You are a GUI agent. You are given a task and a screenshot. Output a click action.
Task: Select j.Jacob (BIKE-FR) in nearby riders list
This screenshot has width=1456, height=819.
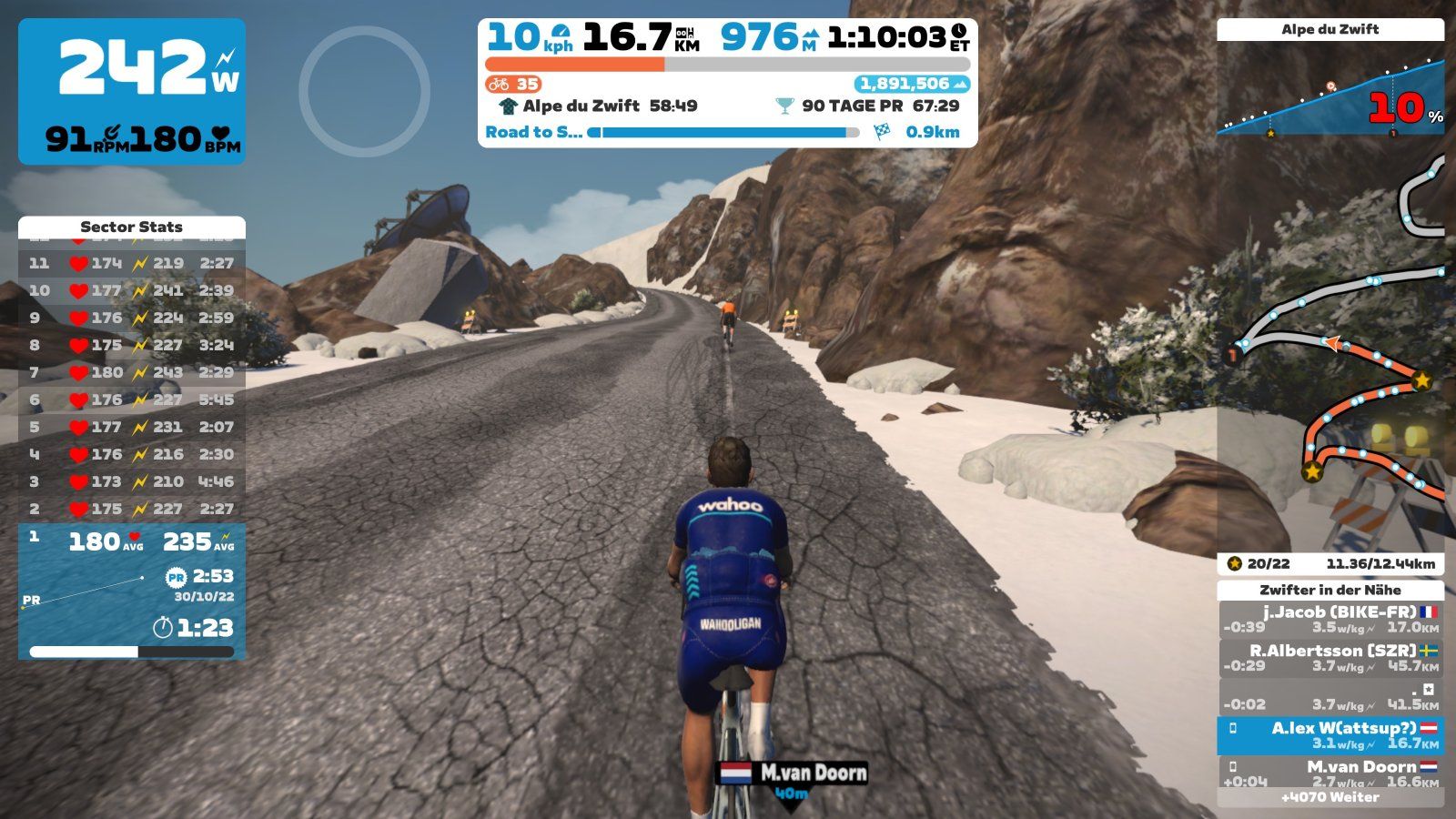(1330, 620)
